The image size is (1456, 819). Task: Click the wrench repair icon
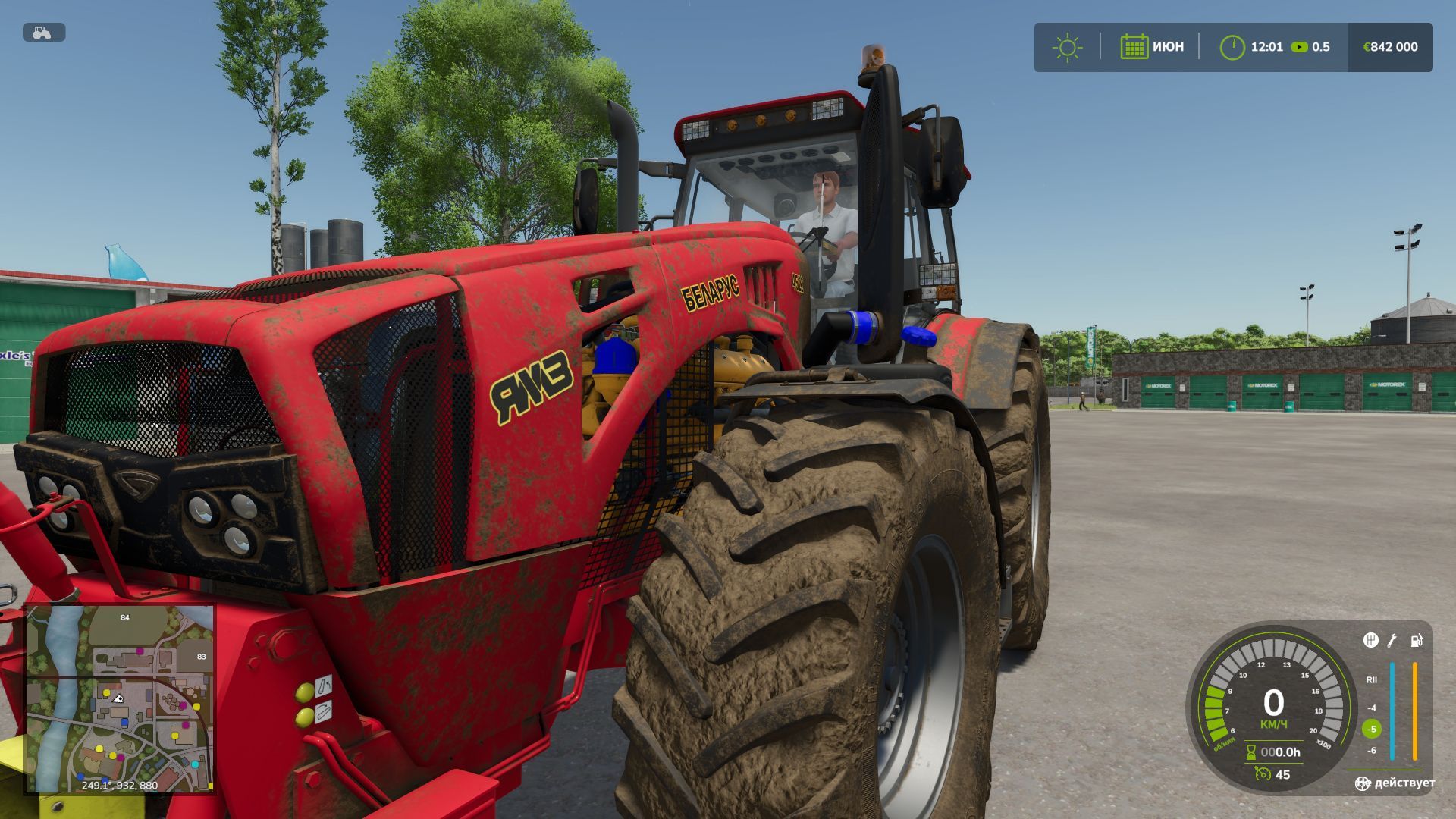(x=1392, y=640)
